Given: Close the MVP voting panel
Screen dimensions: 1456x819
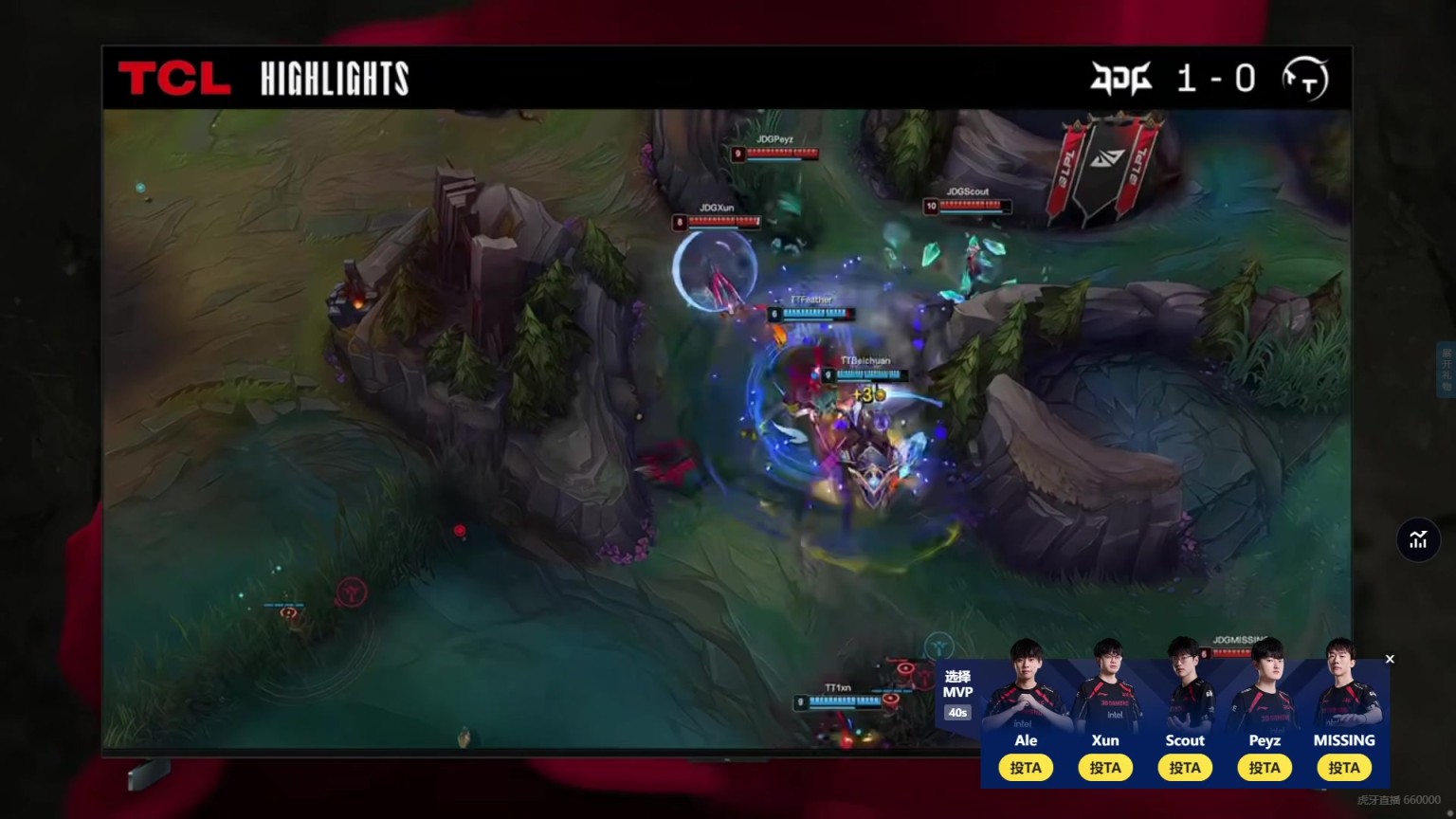Looking at the screenshot, I should [1390, 659].
